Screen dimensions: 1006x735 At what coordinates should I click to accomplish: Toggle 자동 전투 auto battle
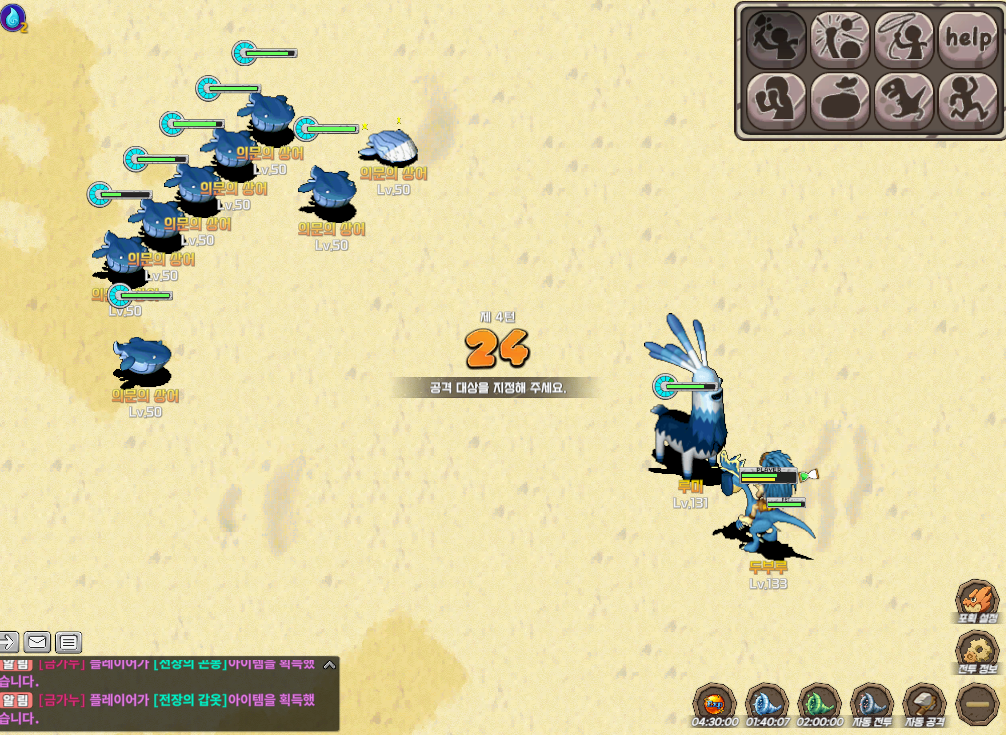(872, 703)
